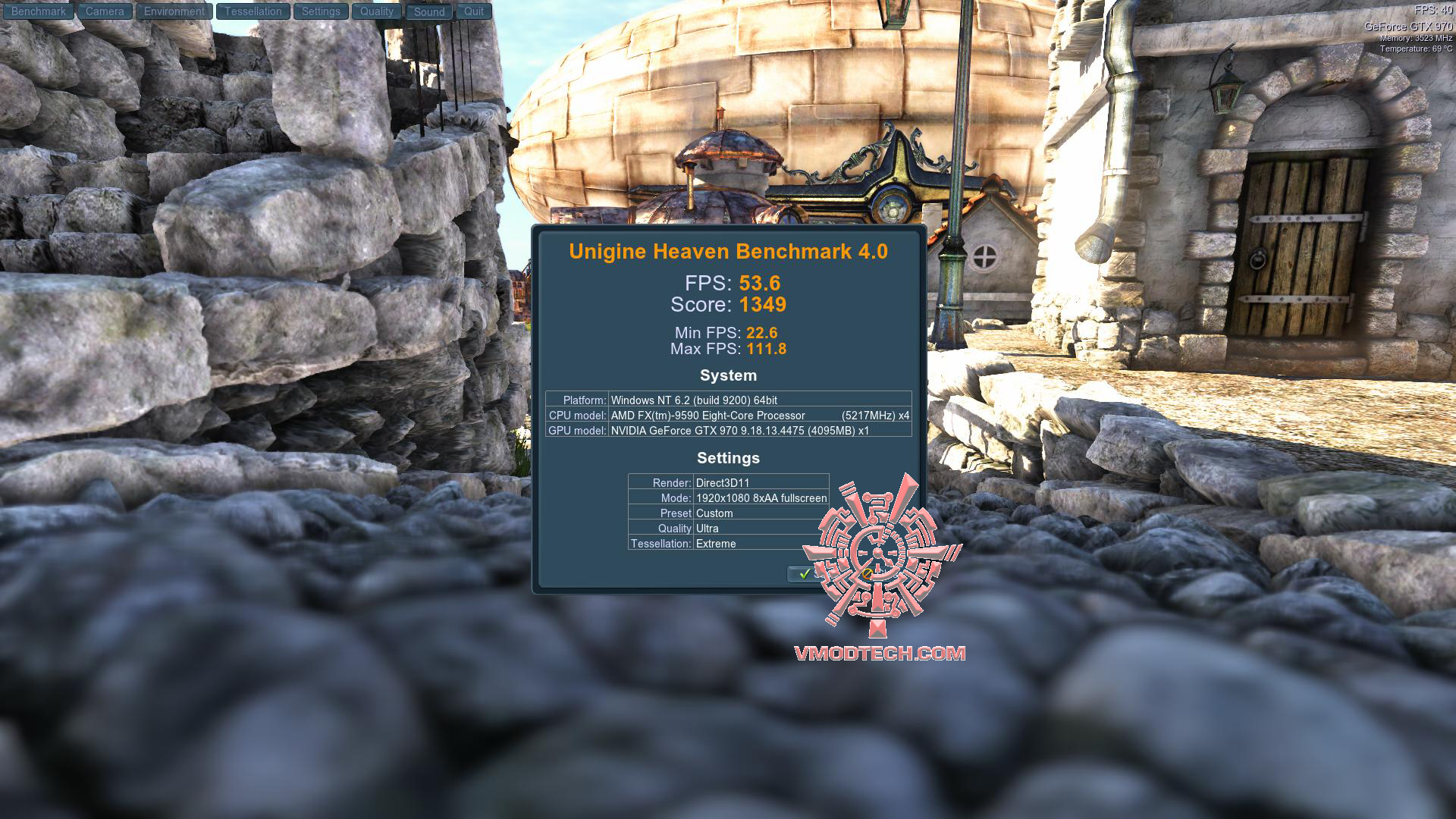Image resolution: width=1456 pixels, height=819 pixels.
Task: Open the Settings menu
Action: click(x=321, y=11)
